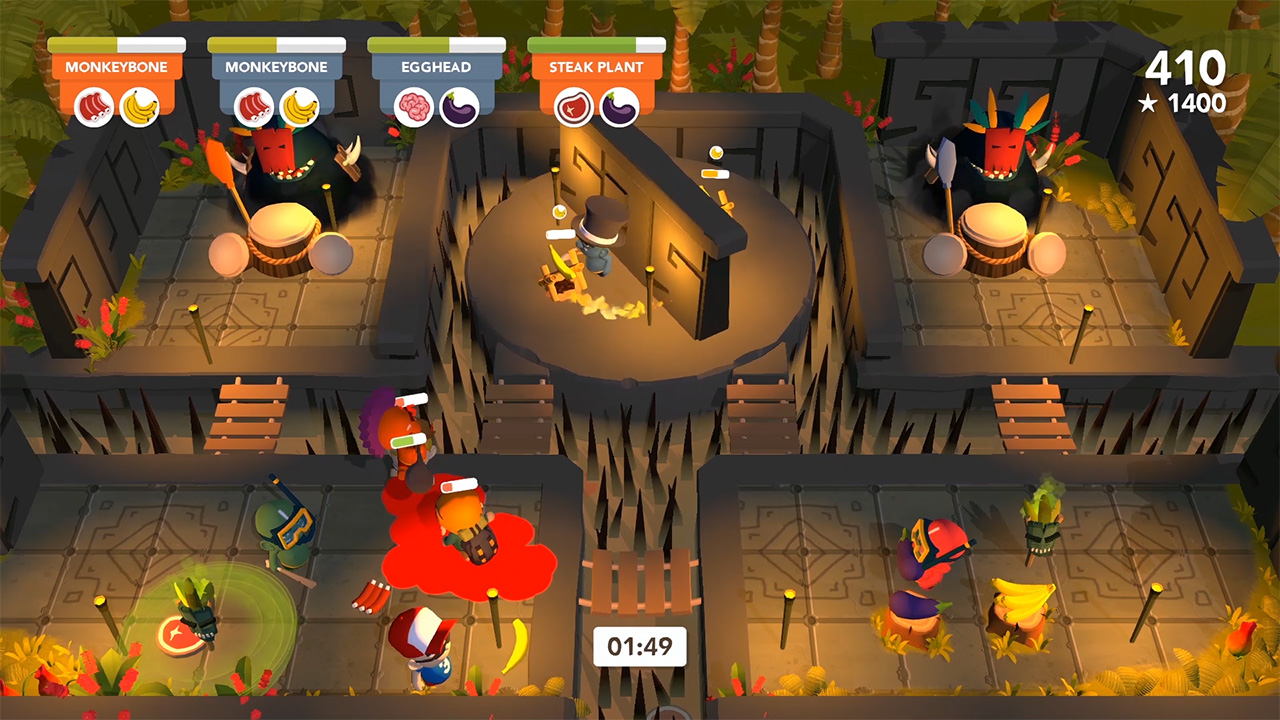The height and width of the screenshot is (720, 1280).
Task: Click the meat icon on the first MONKEYBONE order
Action: (x=96, y=106)
